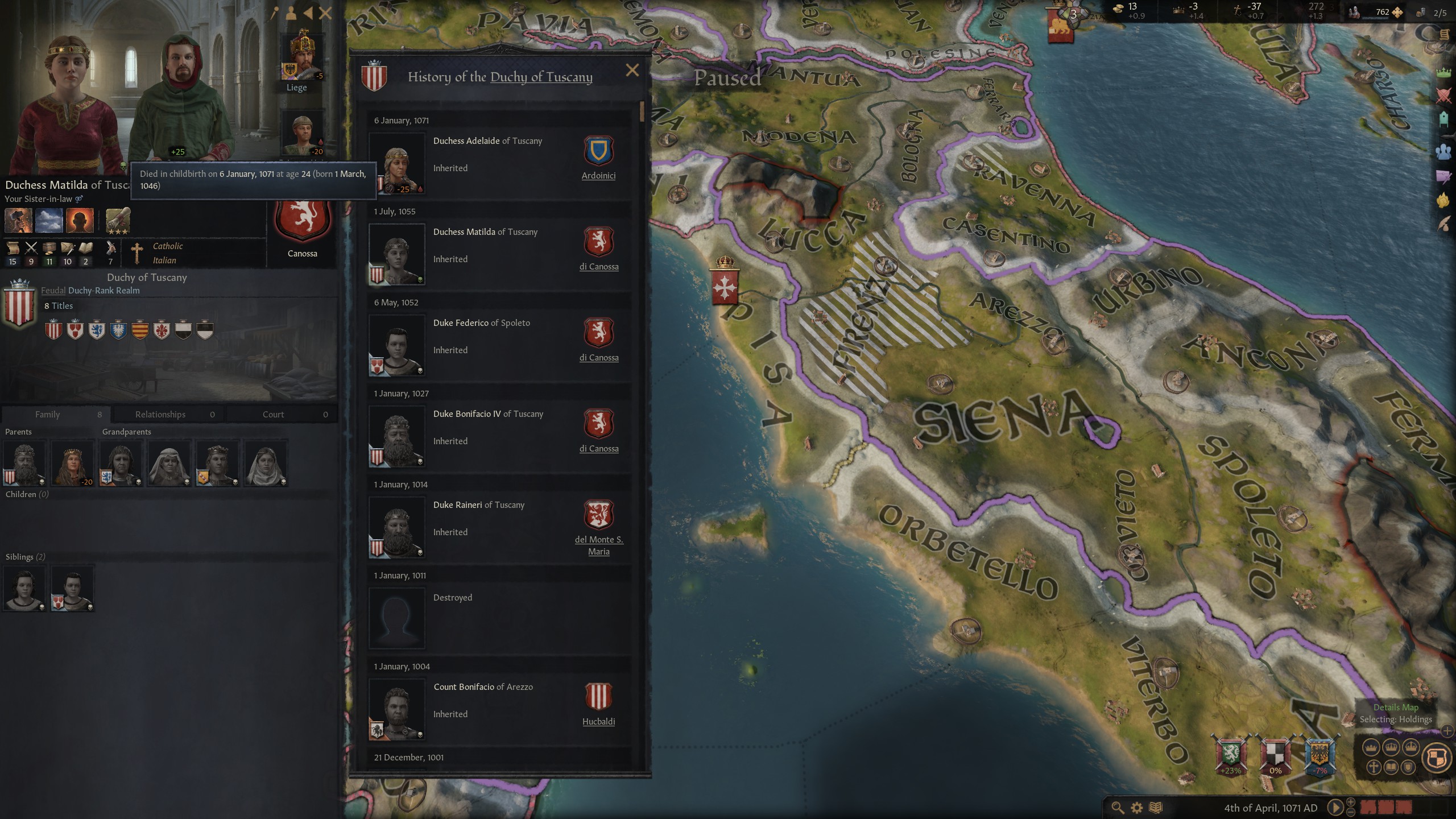1456x819 pixels.
Task: Switch to the Faith map mode
Action: (1374, 767)
